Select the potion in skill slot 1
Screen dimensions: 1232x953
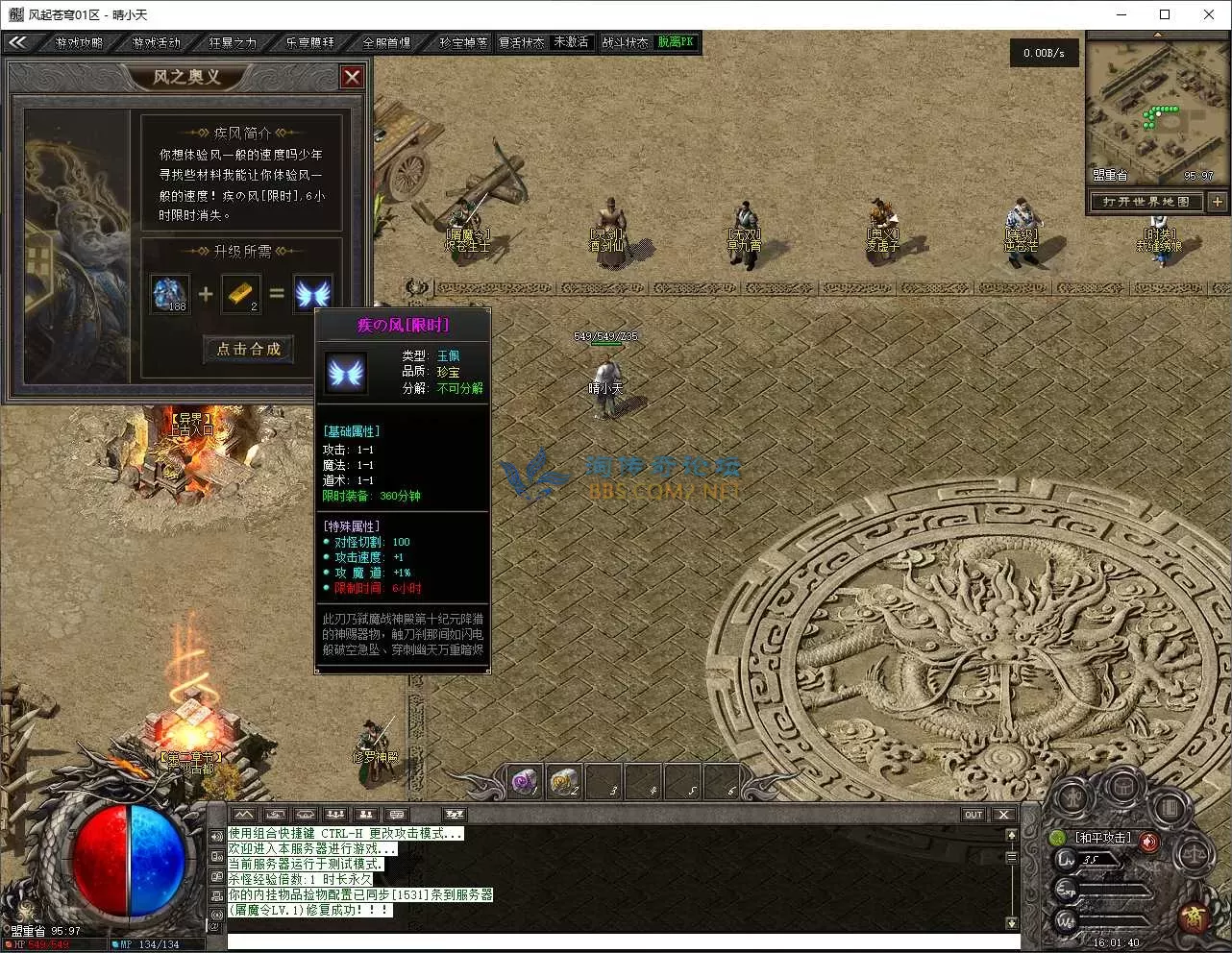525,781
